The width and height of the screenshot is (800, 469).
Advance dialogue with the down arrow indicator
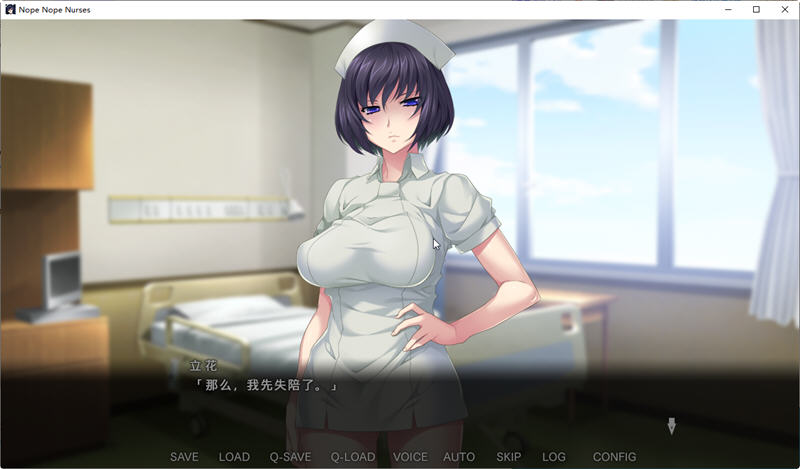tap(671, 426)
